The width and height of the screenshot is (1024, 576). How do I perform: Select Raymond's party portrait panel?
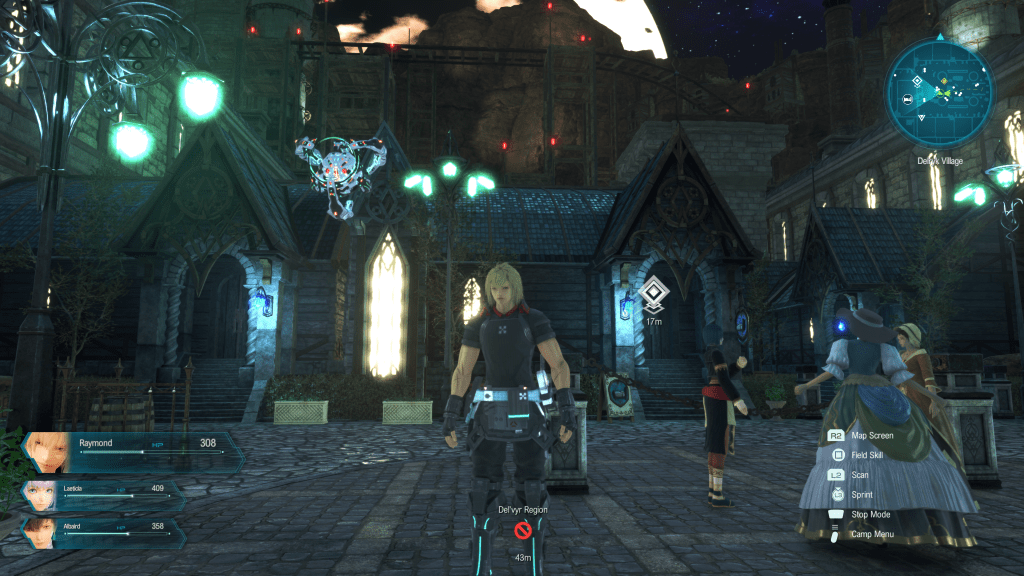(133, 451)
